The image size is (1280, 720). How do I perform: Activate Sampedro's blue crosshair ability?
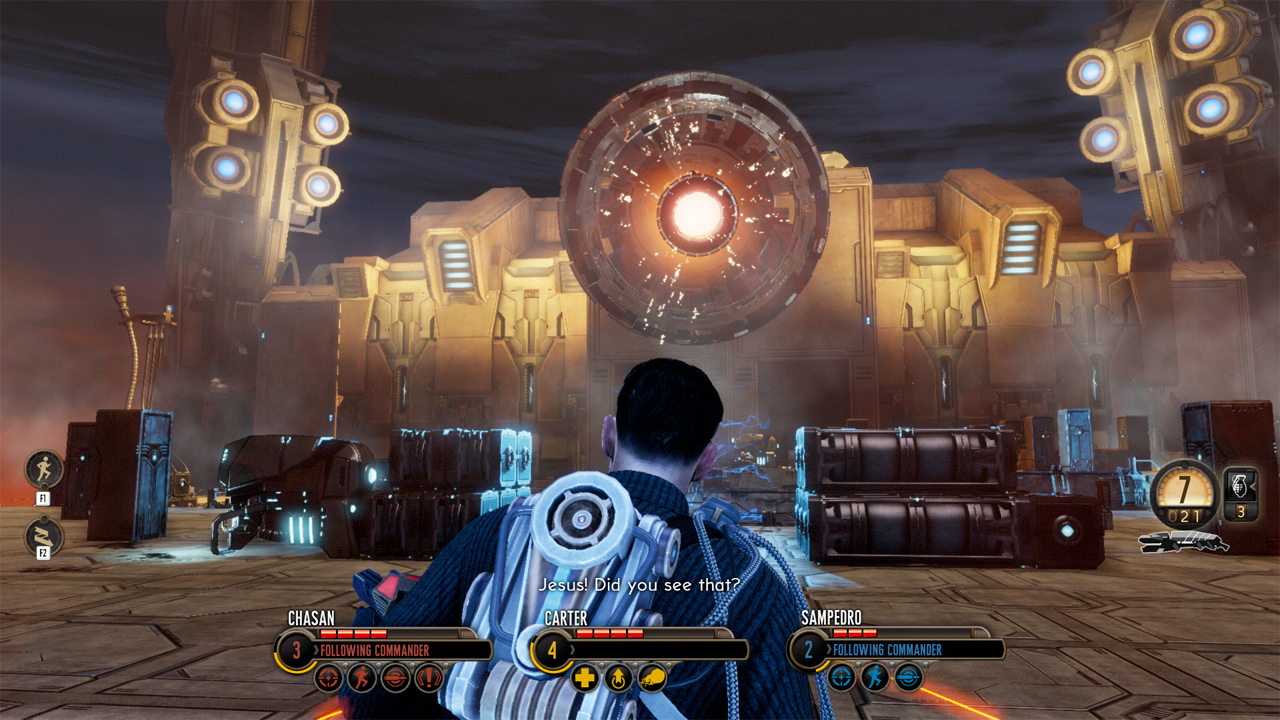(x=841, y=677)
